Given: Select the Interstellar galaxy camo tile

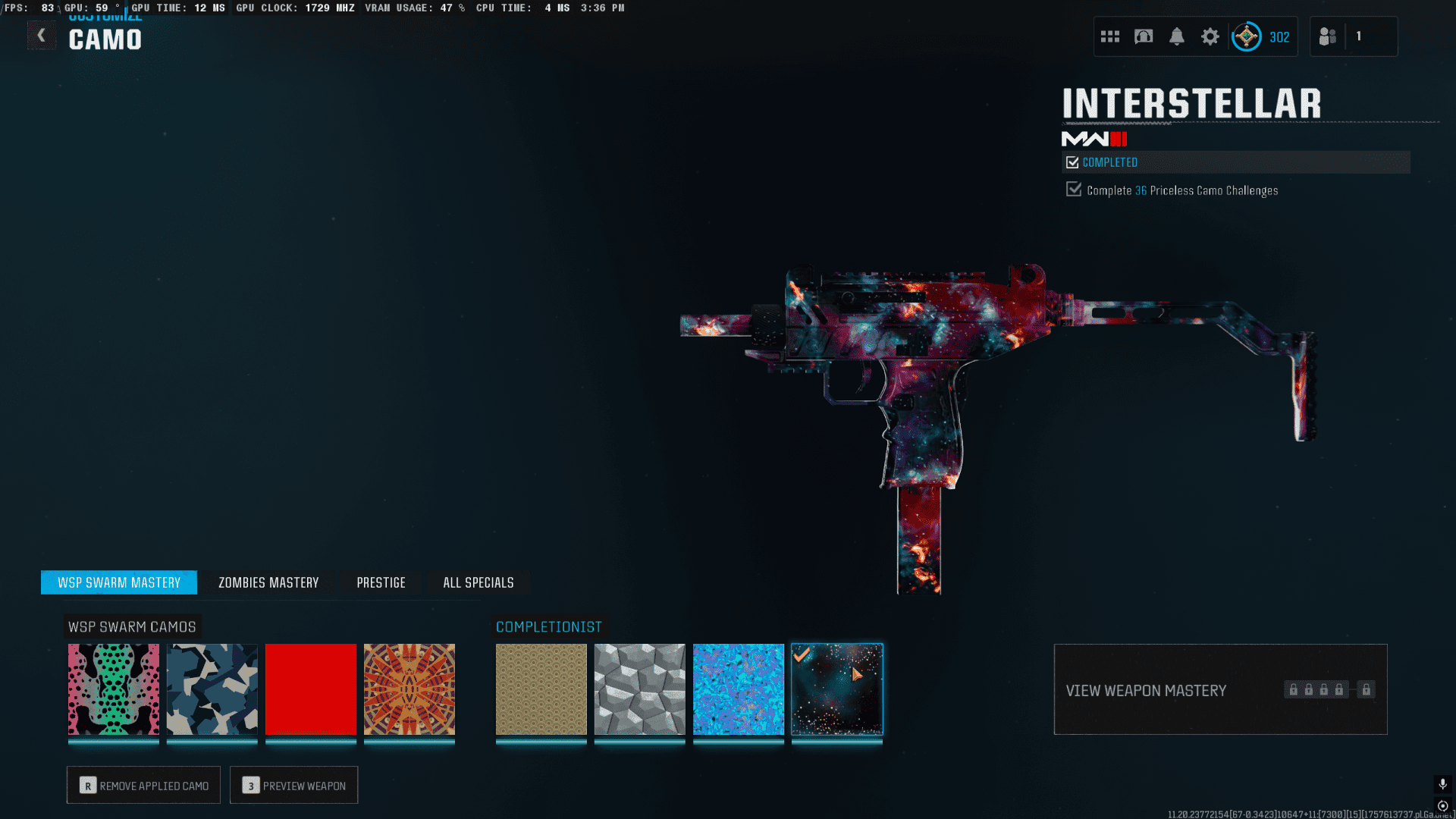Looking at the screenshot, I should 837,689.
